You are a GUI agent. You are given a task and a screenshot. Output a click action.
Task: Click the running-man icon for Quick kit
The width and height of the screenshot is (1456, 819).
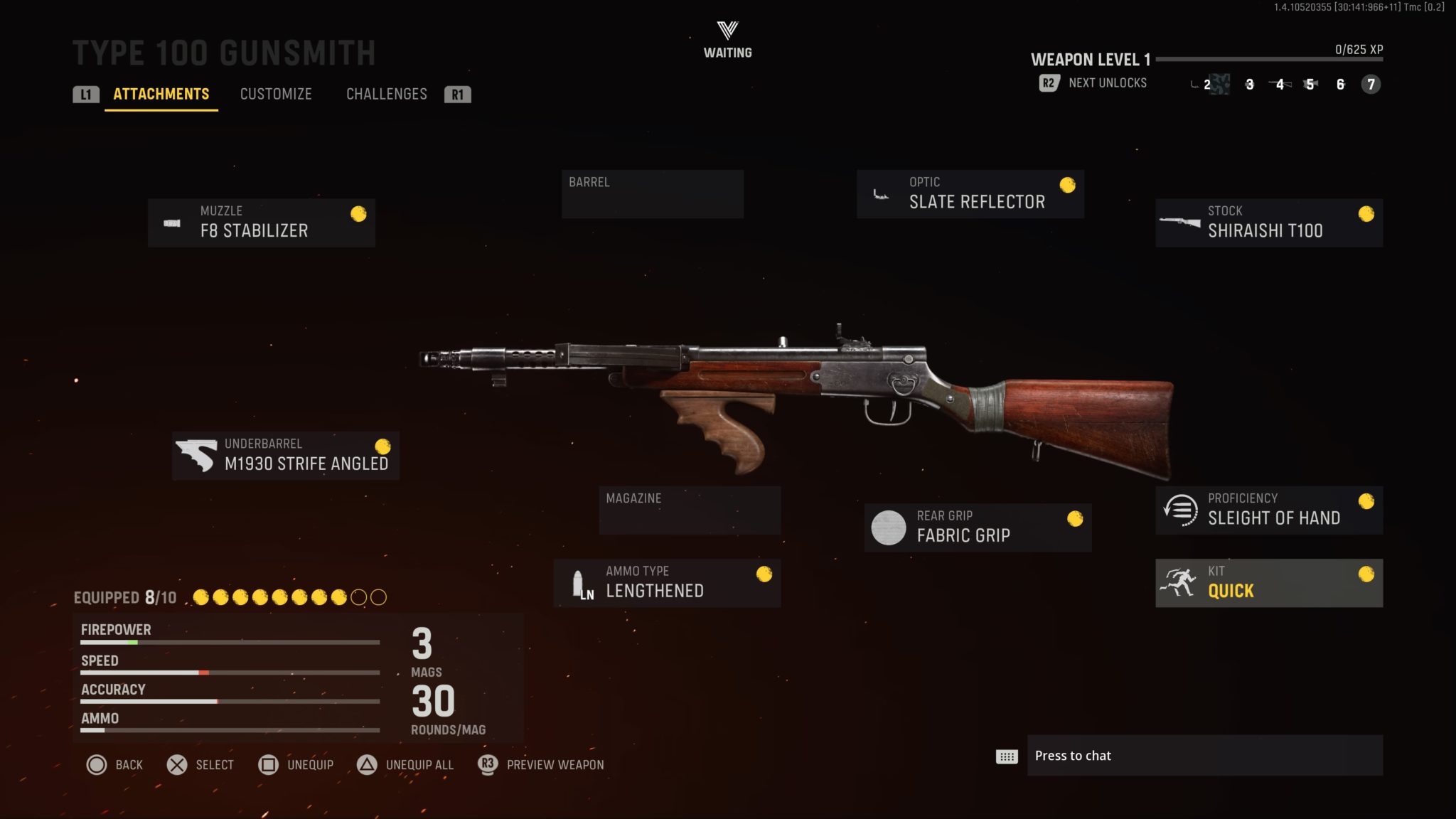1179,582
